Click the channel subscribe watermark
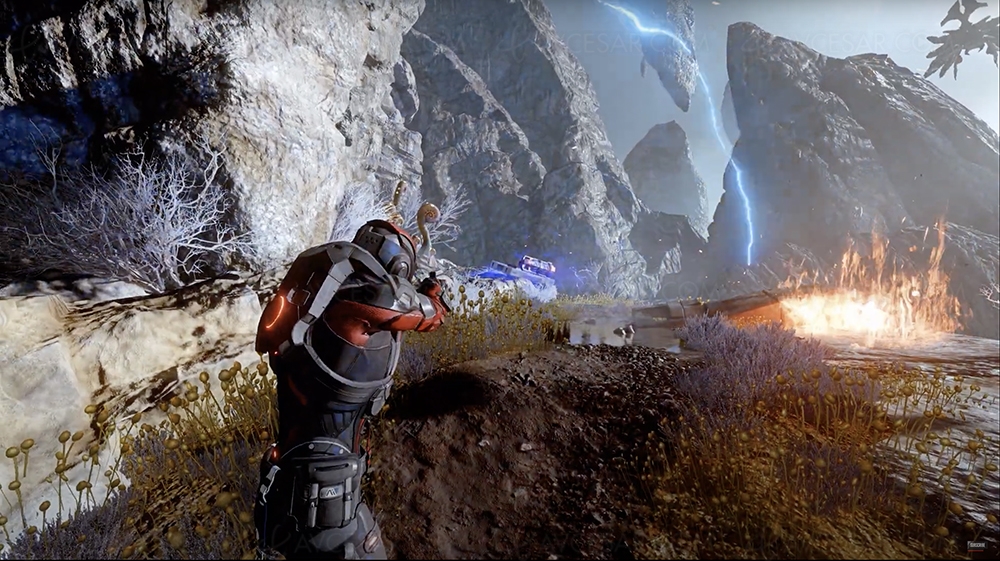The image size is (1000, 561). pyautogui.click(x=976, y=547)
